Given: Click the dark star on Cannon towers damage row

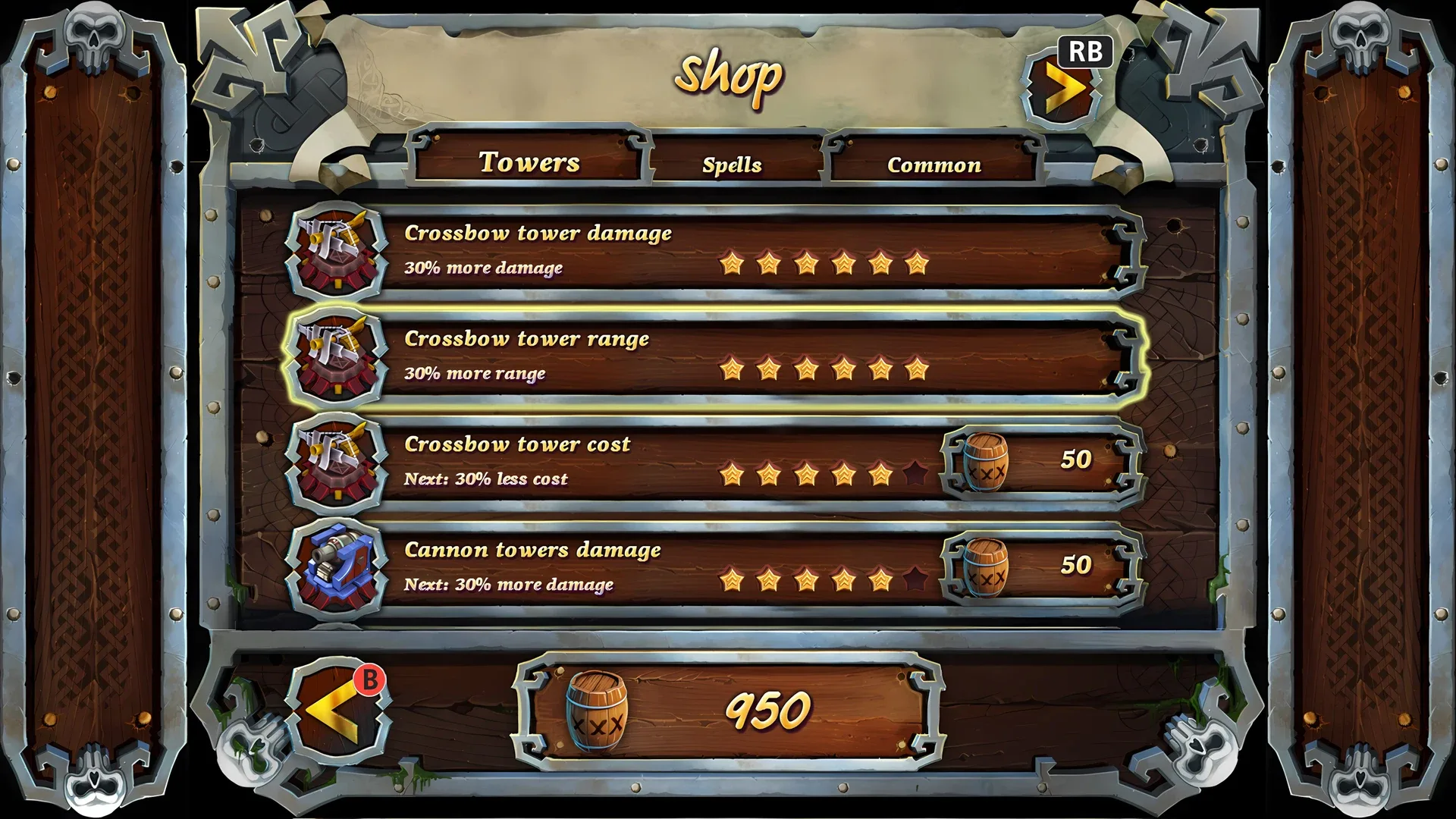Looking at the screenshot, I should point(915,581).
